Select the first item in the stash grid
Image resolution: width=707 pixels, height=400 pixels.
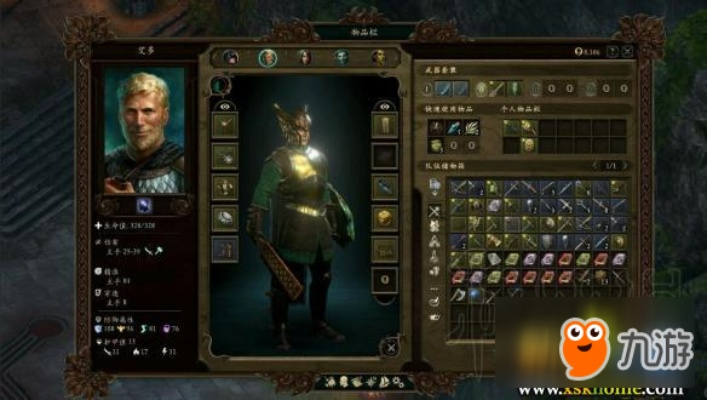coord(458,187)
